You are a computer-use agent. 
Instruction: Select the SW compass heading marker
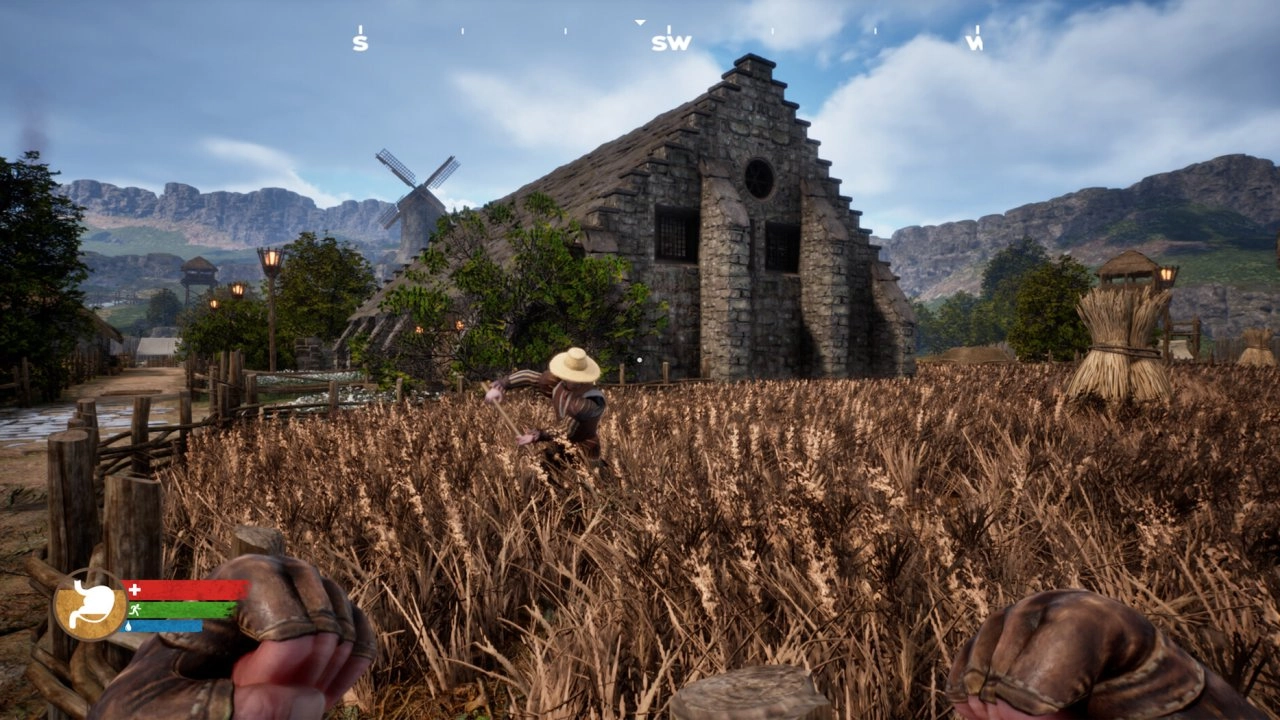[671, 43]
